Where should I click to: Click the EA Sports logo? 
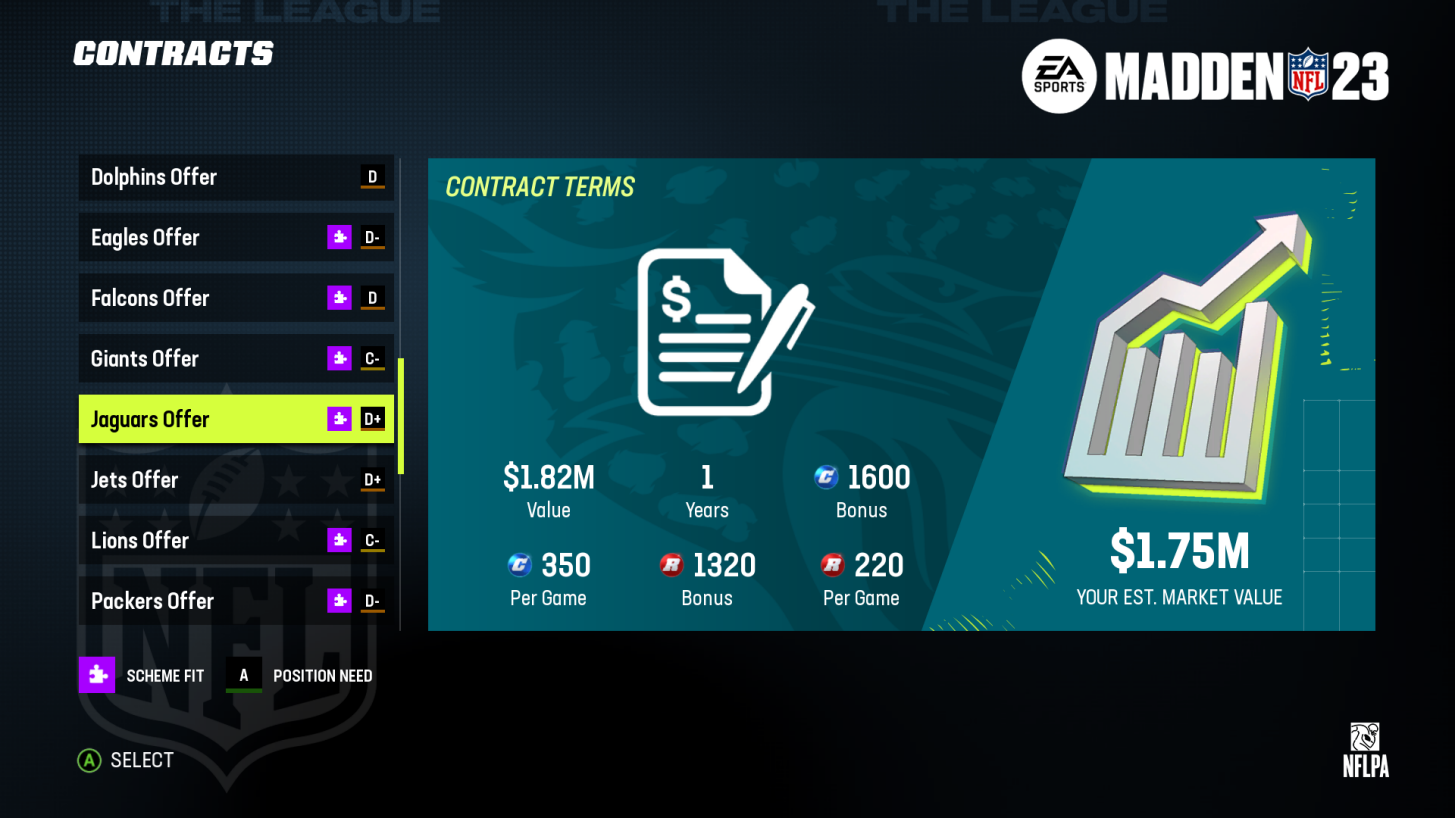[1059, 76]
